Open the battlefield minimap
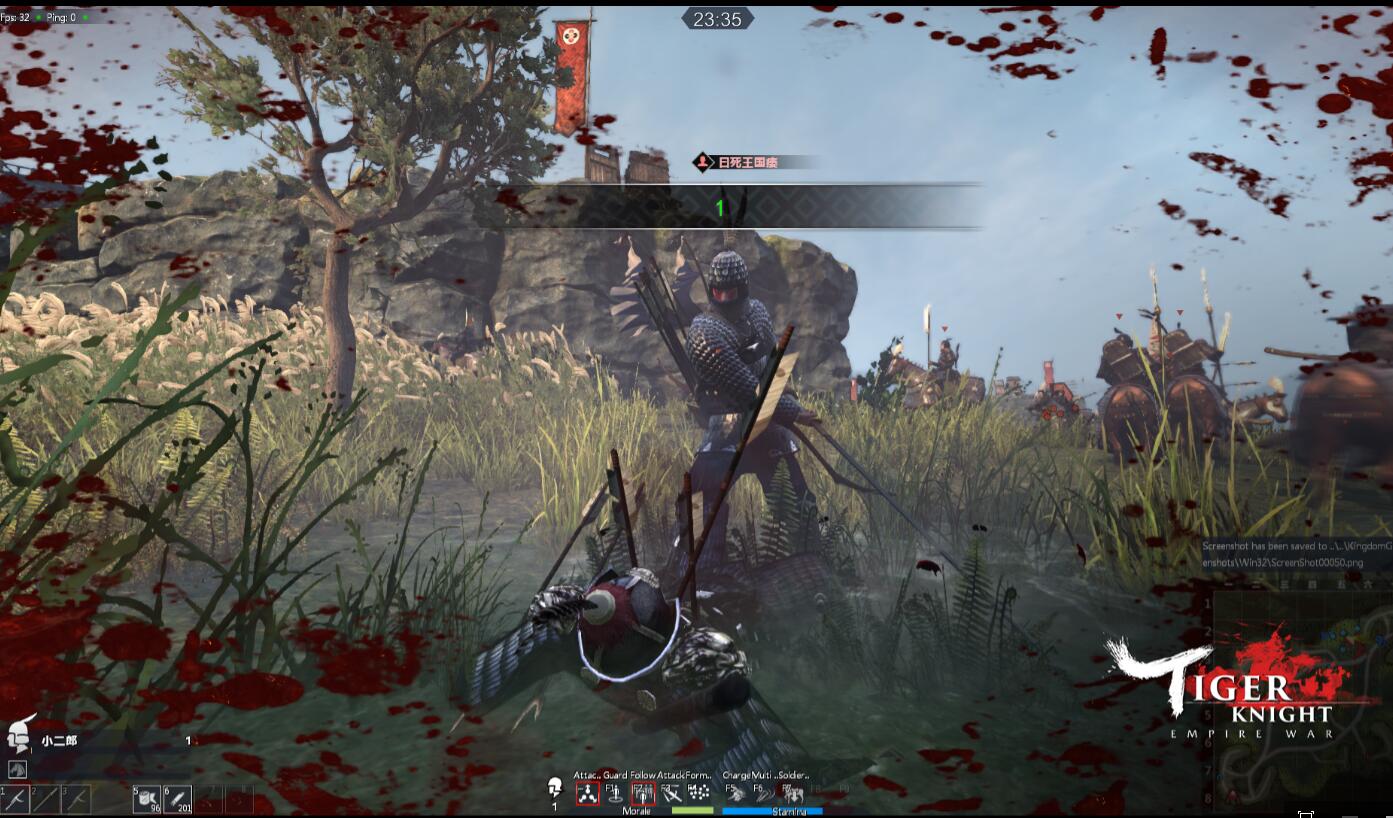 (x=1300, y=700)
